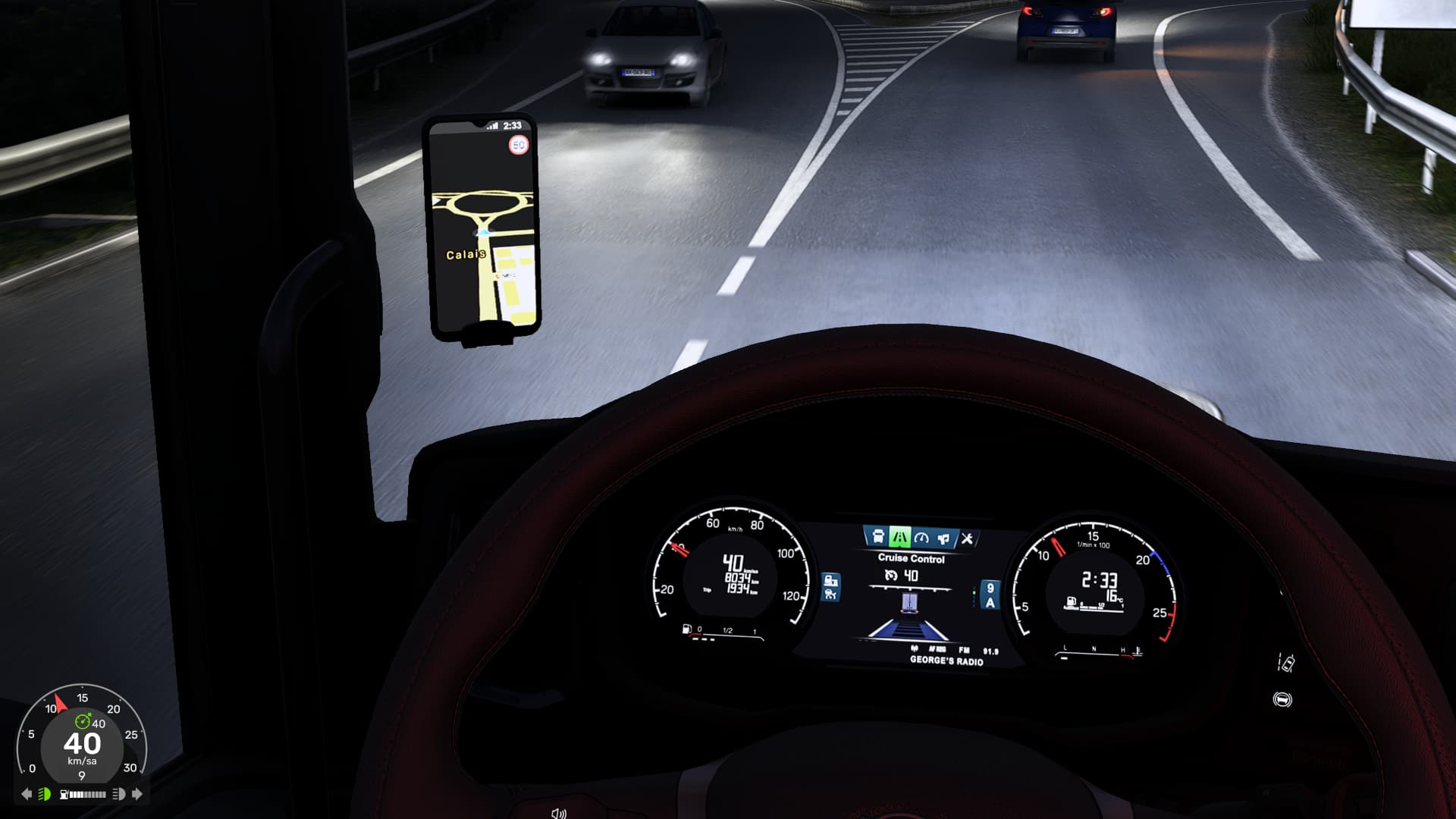This screenshot has height=819, width=1456.
Task: Click the grey high beam headlight icon
Action: pyautogui.click(x=119, y=794)
